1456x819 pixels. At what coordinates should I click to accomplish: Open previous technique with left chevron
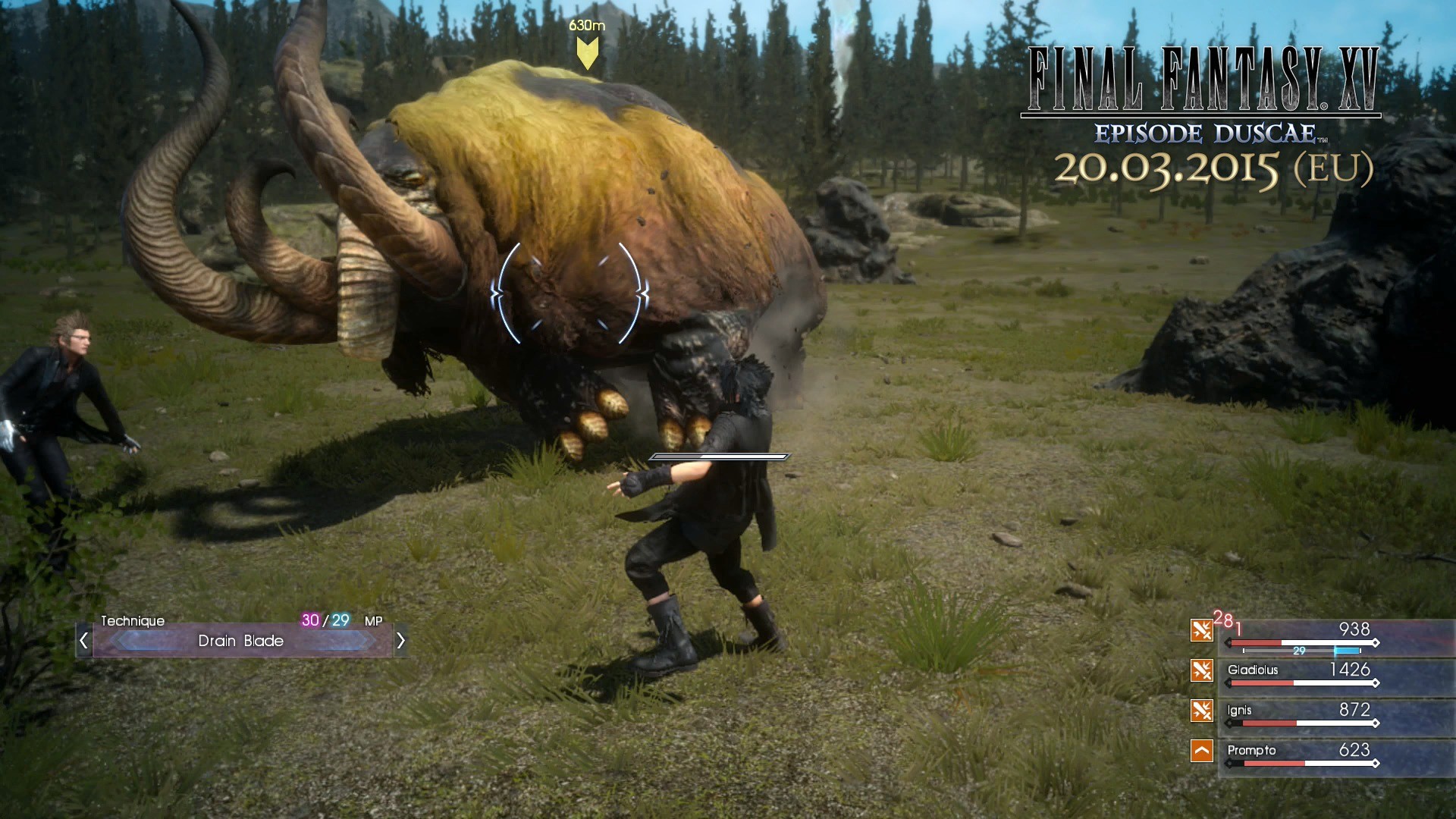click(85, 642)
